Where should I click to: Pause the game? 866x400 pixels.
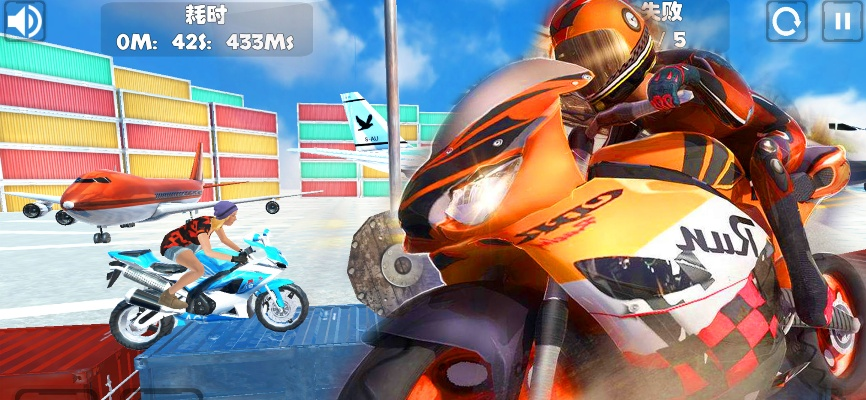[842, 21]
